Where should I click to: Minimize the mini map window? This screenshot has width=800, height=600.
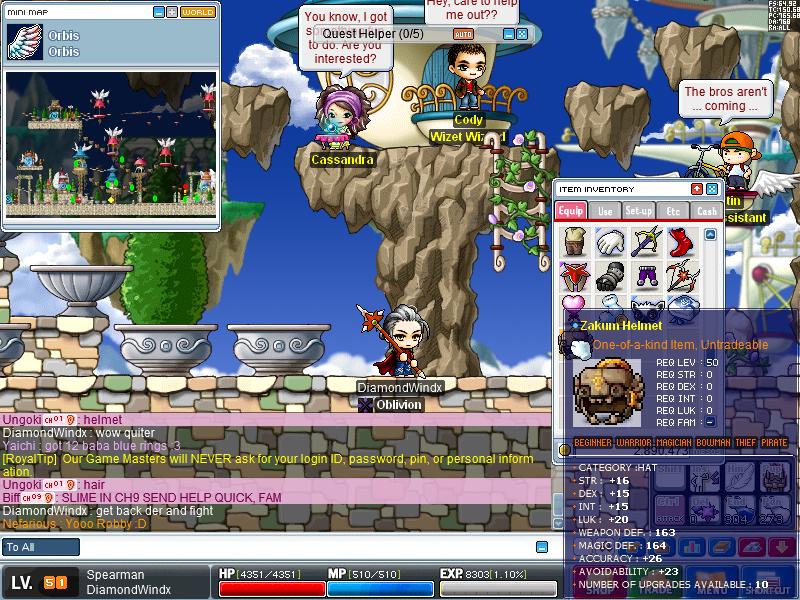click(159, 12)
